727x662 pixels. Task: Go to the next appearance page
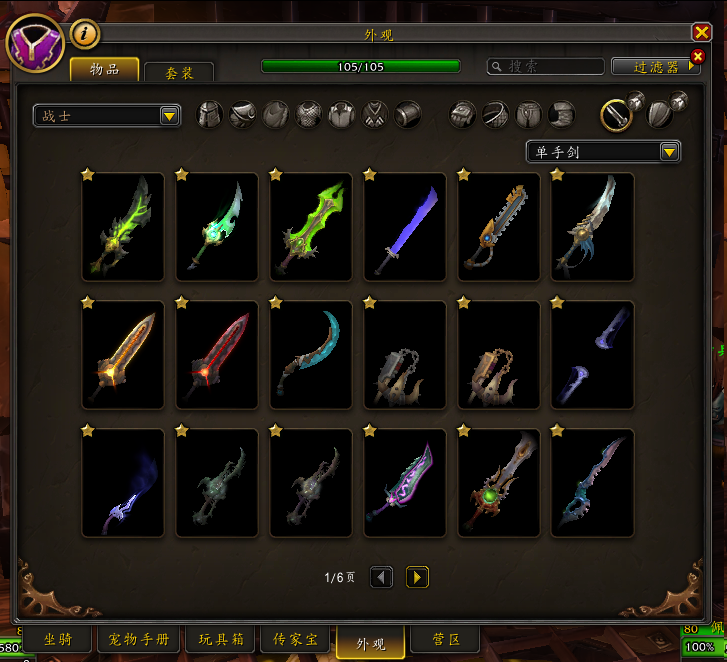point(417,577)
